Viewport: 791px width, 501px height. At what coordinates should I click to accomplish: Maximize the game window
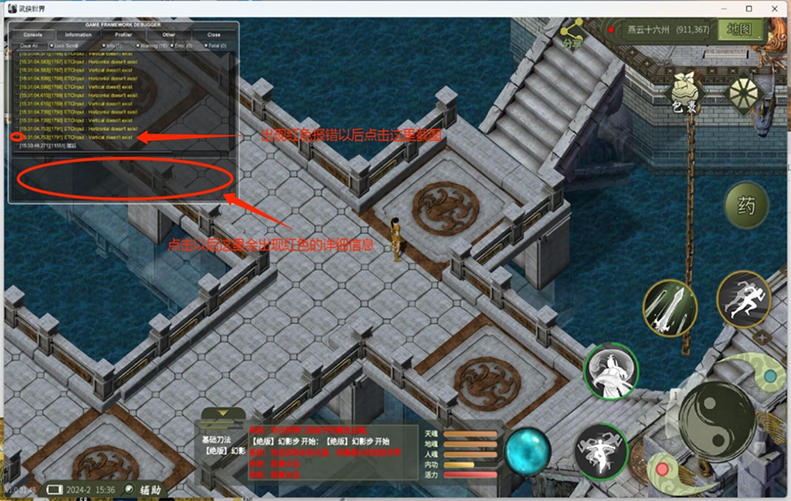tap(749, 8)
